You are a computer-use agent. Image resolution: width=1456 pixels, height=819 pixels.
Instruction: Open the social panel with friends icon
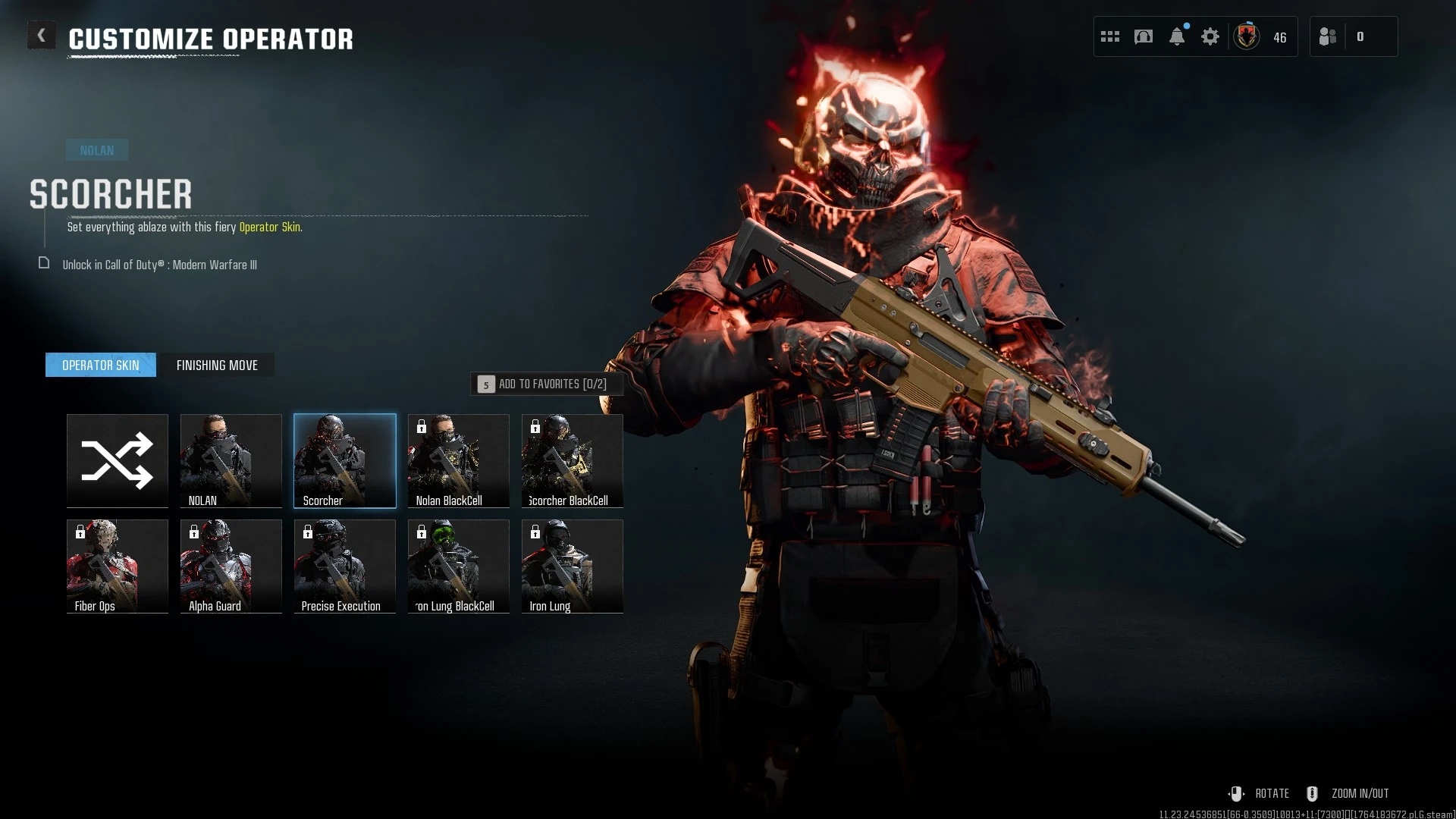pyautogui.click(x=1327, y=36)
